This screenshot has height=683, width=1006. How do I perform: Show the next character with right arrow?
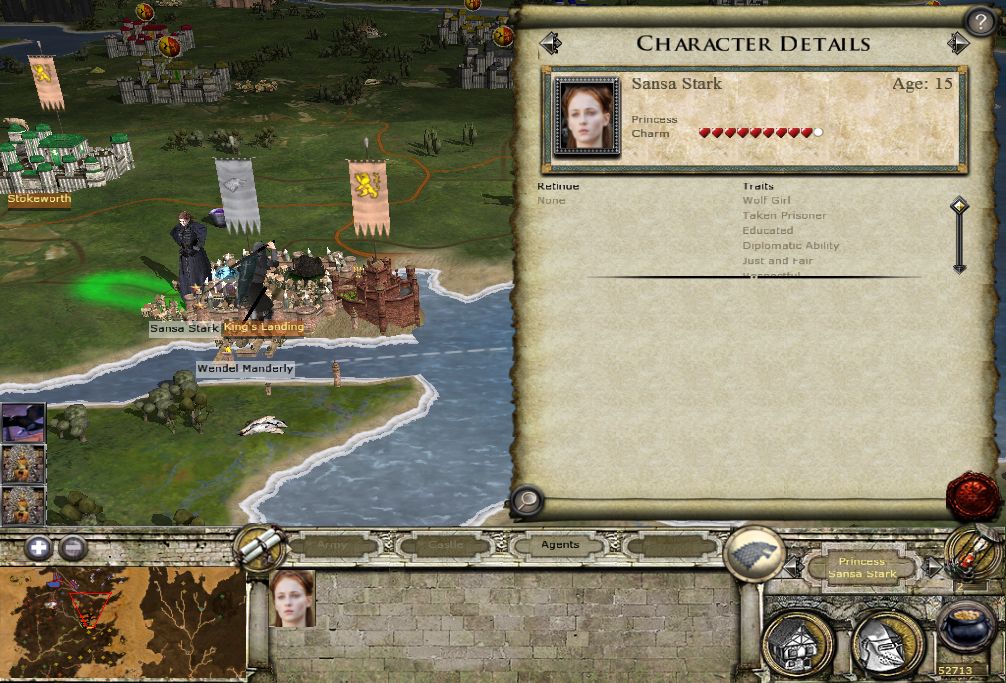tap(958, 44)
